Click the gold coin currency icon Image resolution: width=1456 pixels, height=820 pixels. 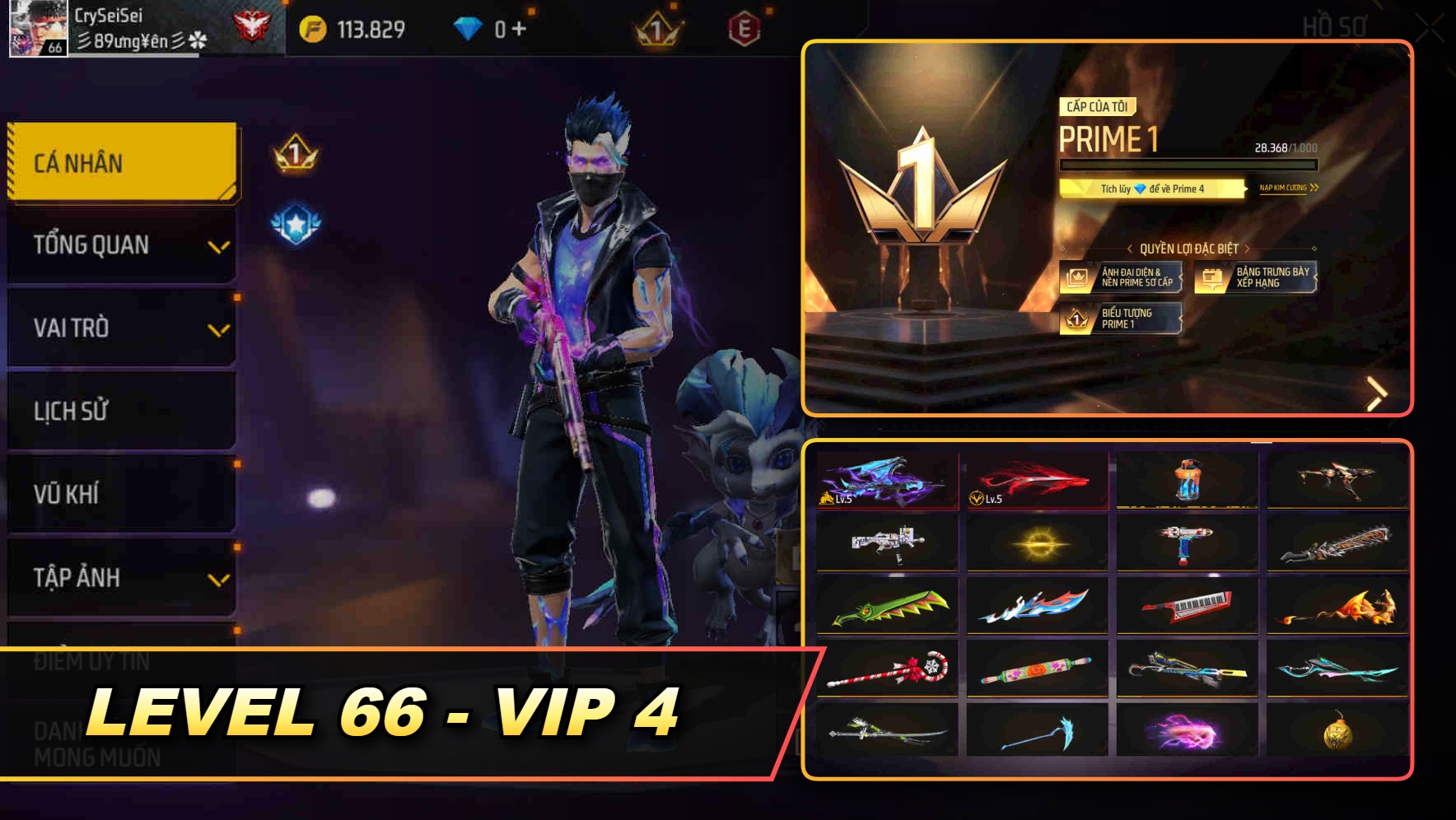(x=310, y=26)
